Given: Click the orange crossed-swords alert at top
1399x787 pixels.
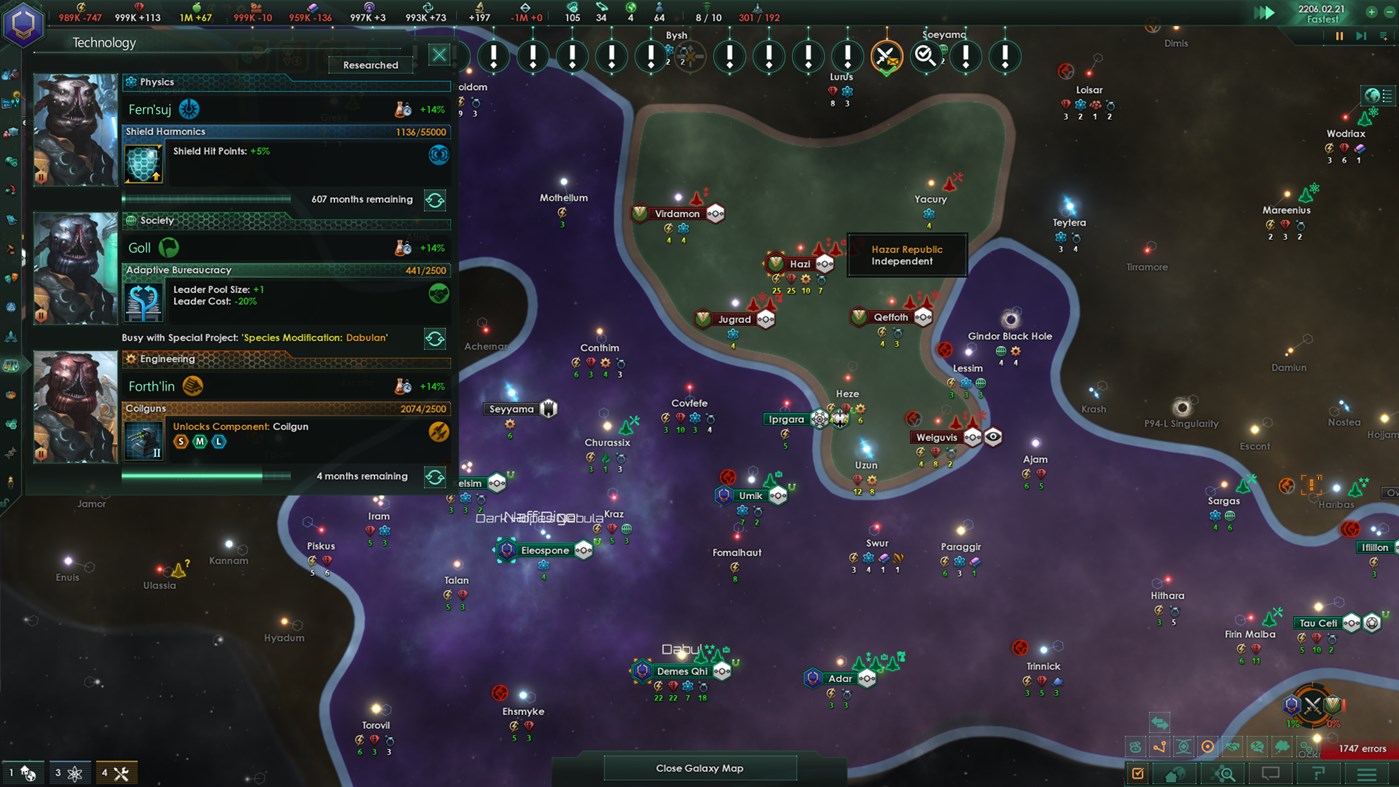Looking at the screenshot, I should pos(885,56).
